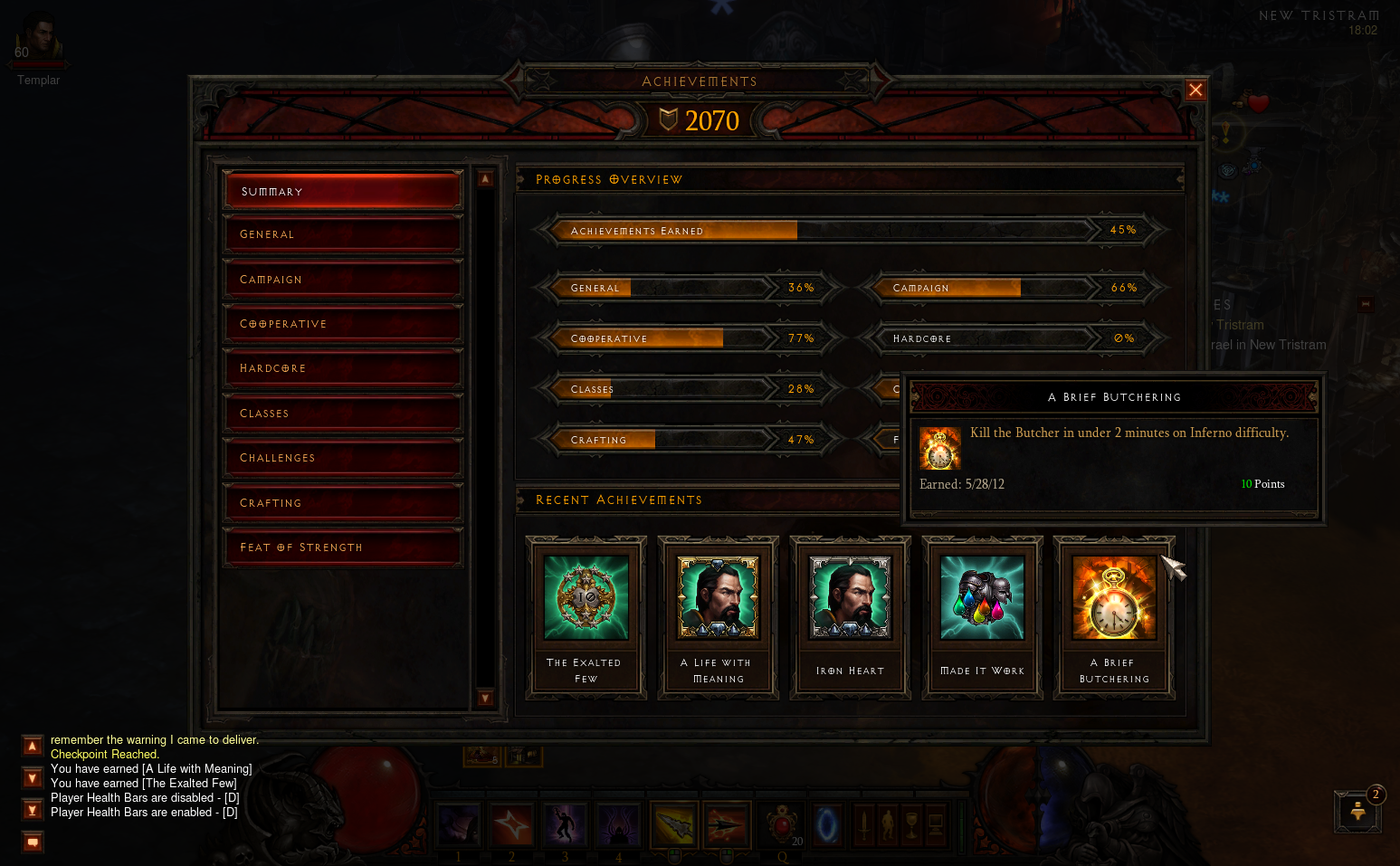
Task: Choose the Feat of Strength category
Action: pos(343,547)
